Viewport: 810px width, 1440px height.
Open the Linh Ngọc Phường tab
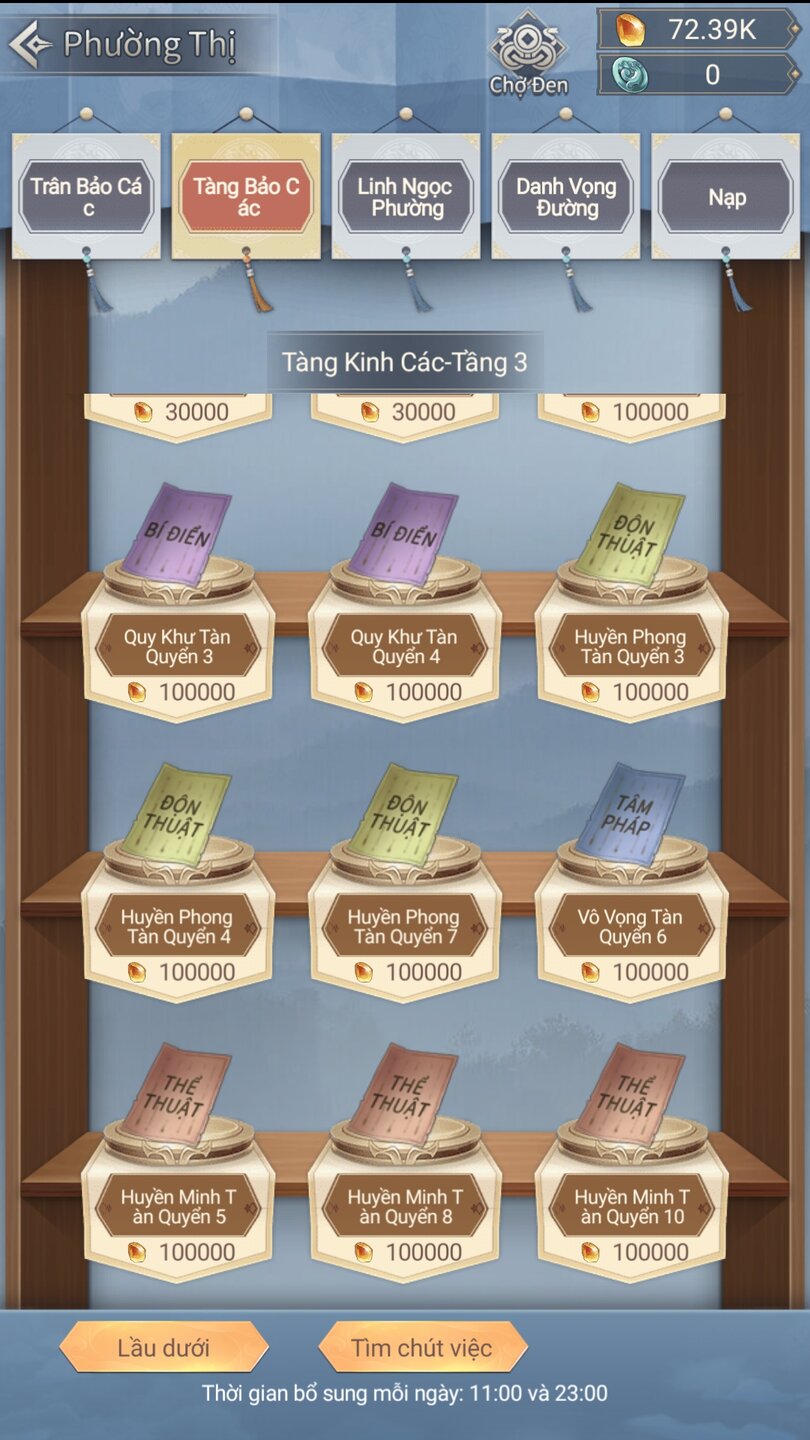click(x=406, y=196)
